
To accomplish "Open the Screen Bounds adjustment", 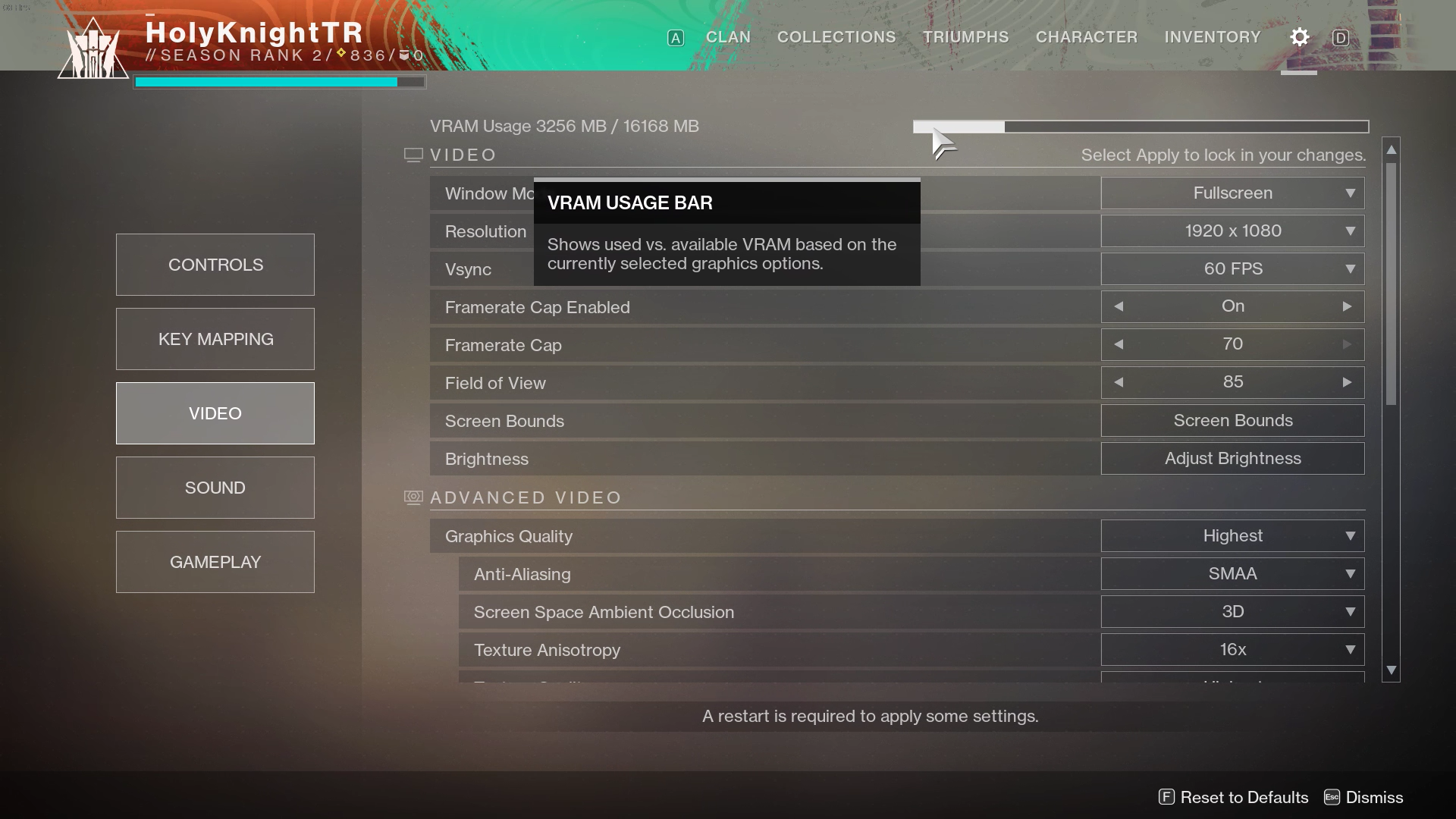I will click(1232, 421).
